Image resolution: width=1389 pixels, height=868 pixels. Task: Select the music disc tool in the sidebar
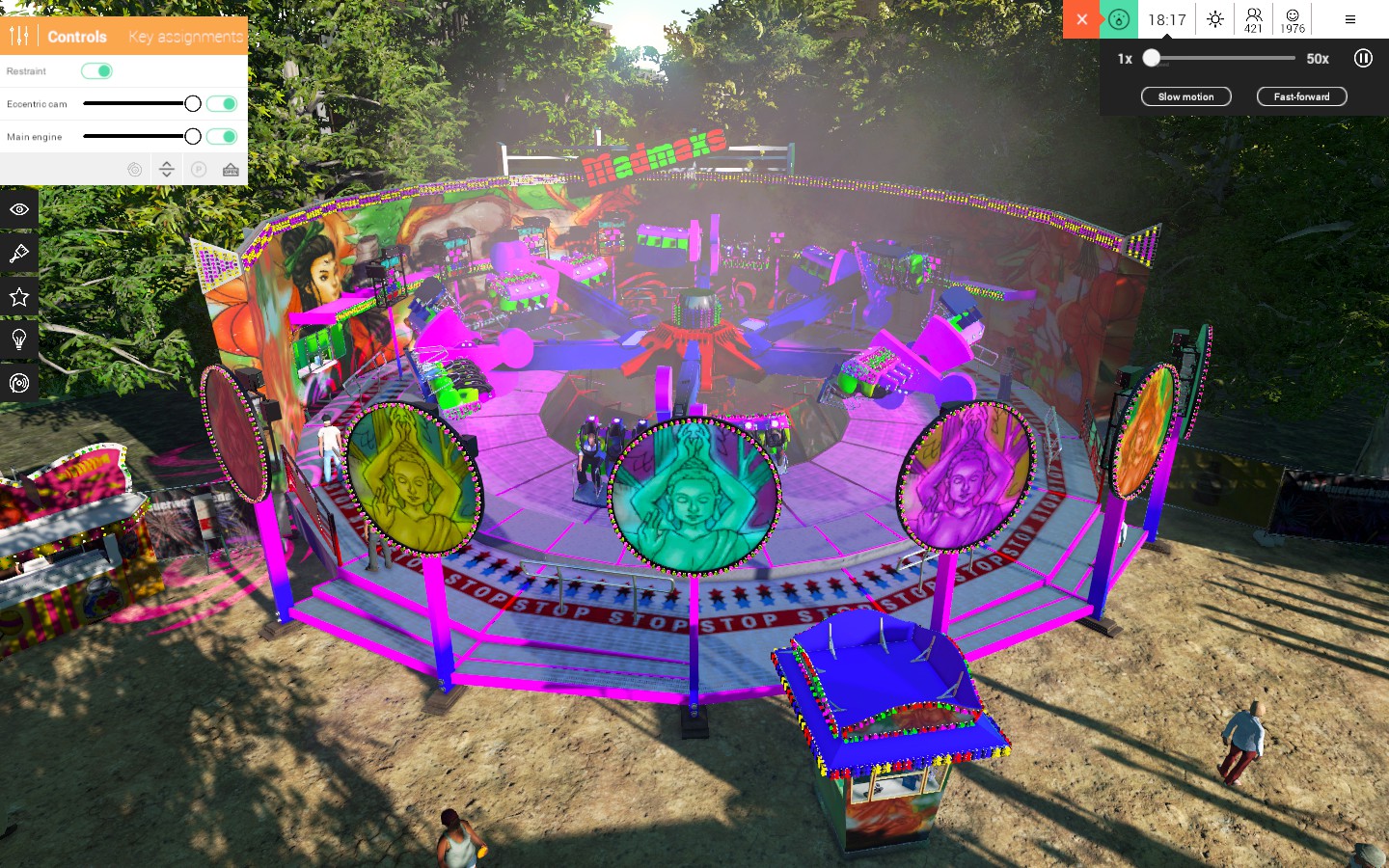(19, 382)
